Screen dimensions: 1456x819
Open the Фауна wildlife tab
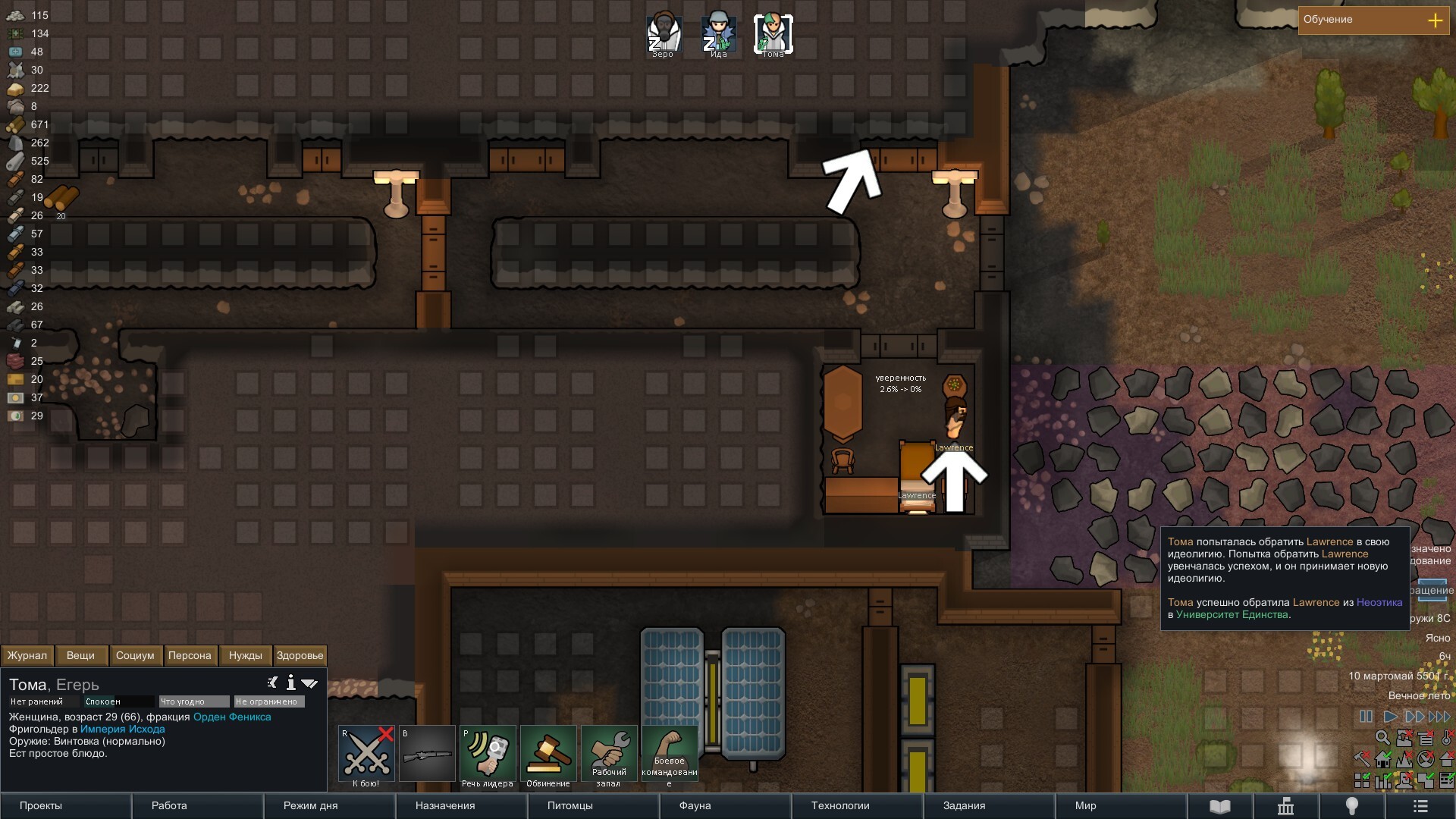click(725, 806)
